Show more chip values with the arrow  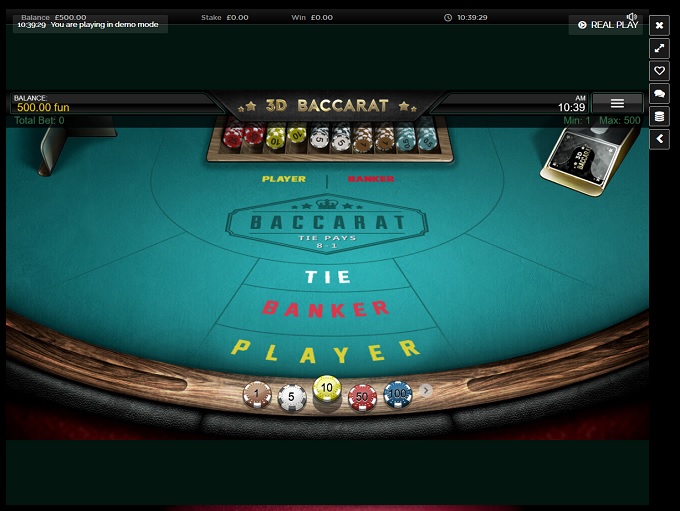coord(426,391)
